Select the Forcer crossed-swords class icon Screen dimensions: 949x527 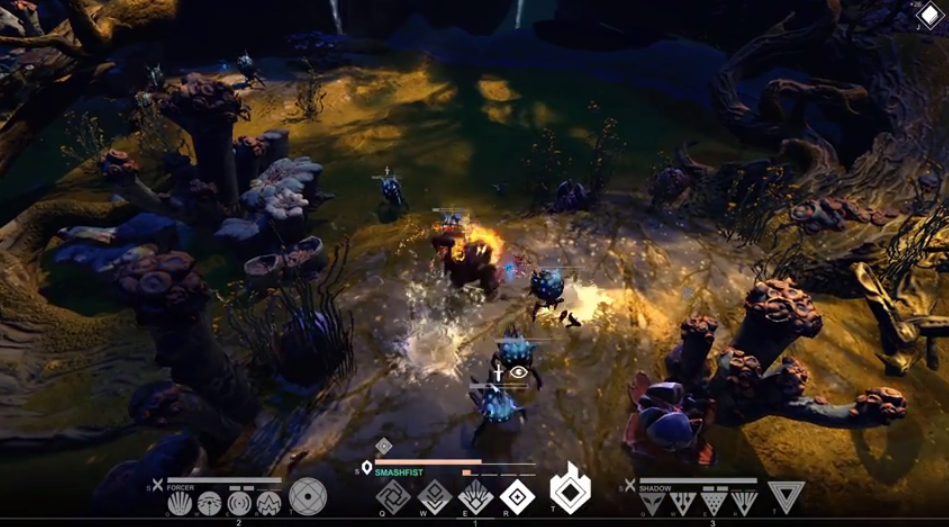[x=157, y=485]
